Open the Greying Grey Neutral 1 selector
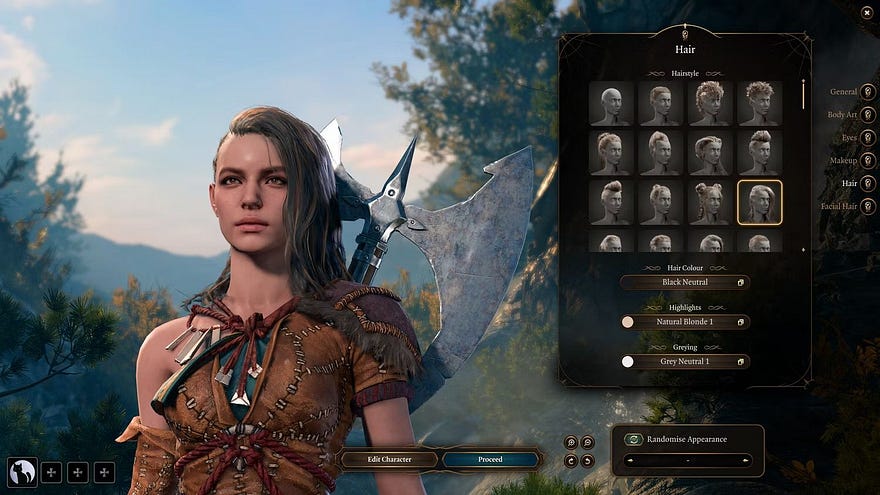 click(x=684, y=361)
